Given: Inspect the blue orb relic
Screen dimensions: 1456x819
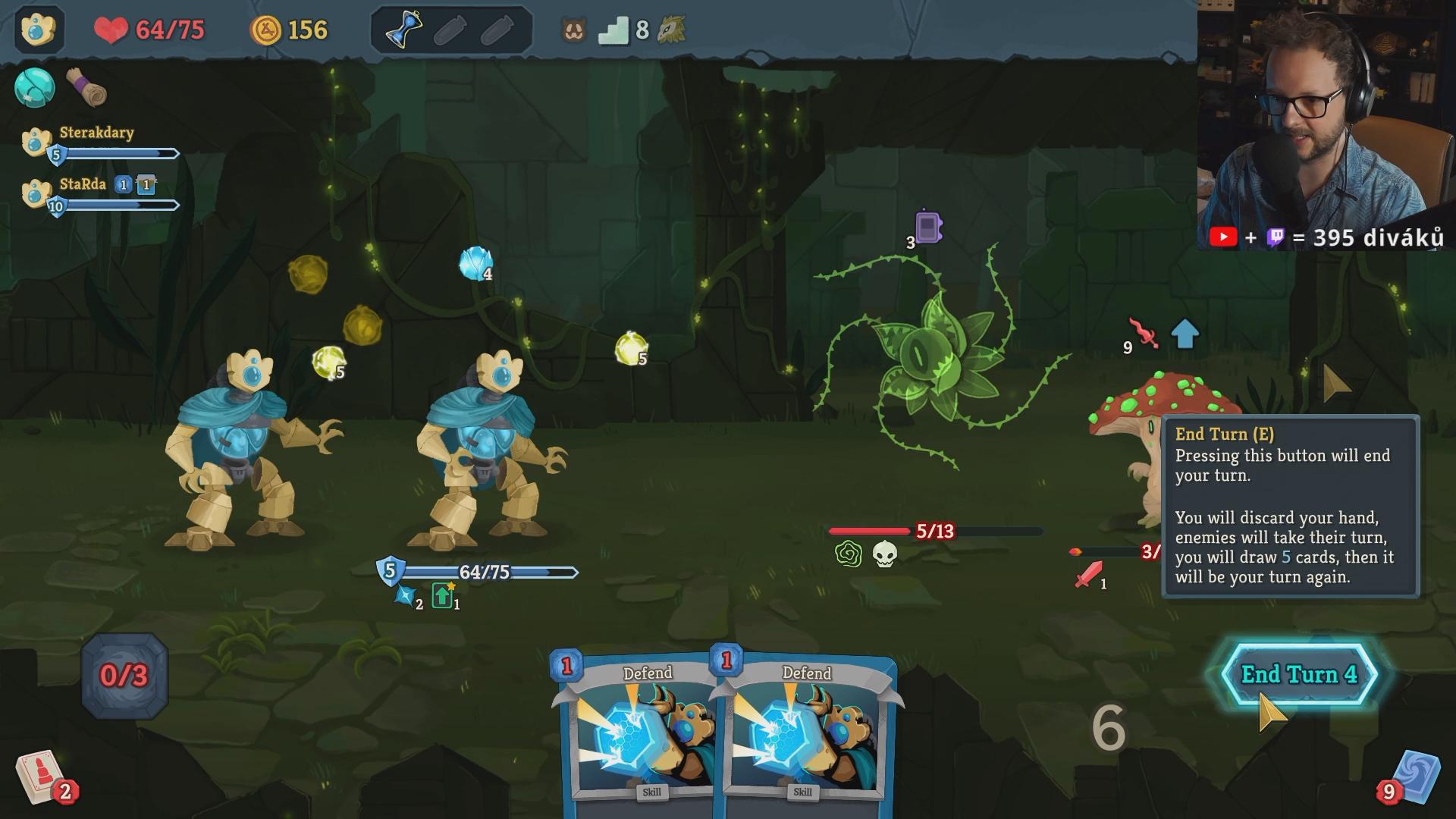Looking at the screenshot, I should 35,88.
